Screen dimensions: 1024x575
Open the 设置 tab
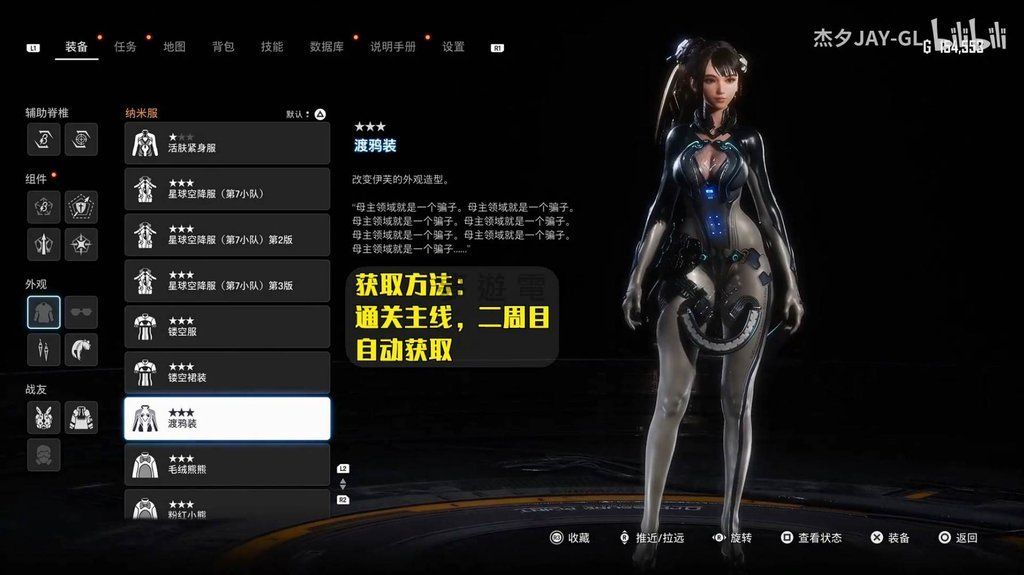(453, 47)
